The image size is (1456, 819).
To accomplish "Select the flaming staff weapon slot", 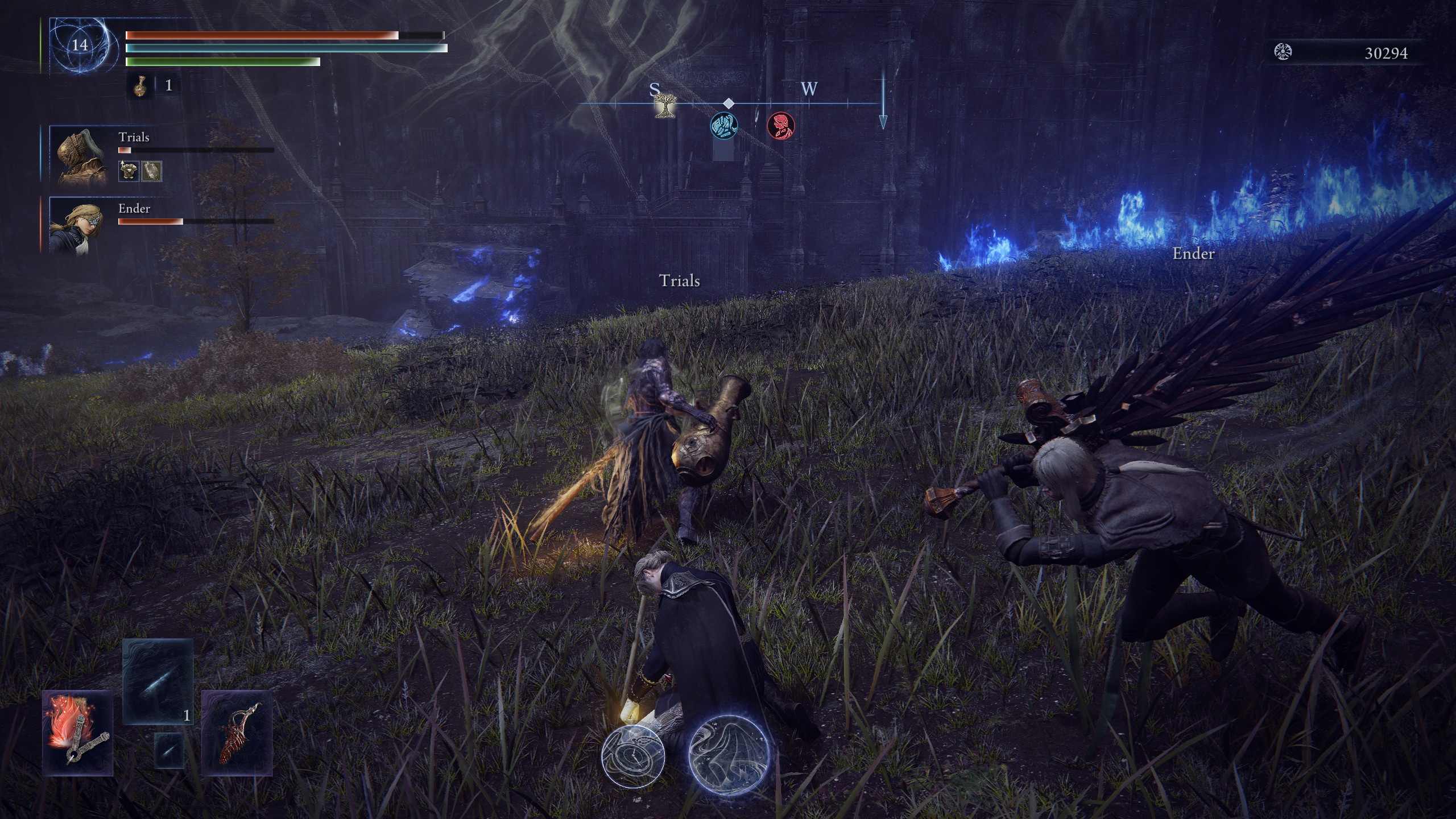I will [78, 733].
